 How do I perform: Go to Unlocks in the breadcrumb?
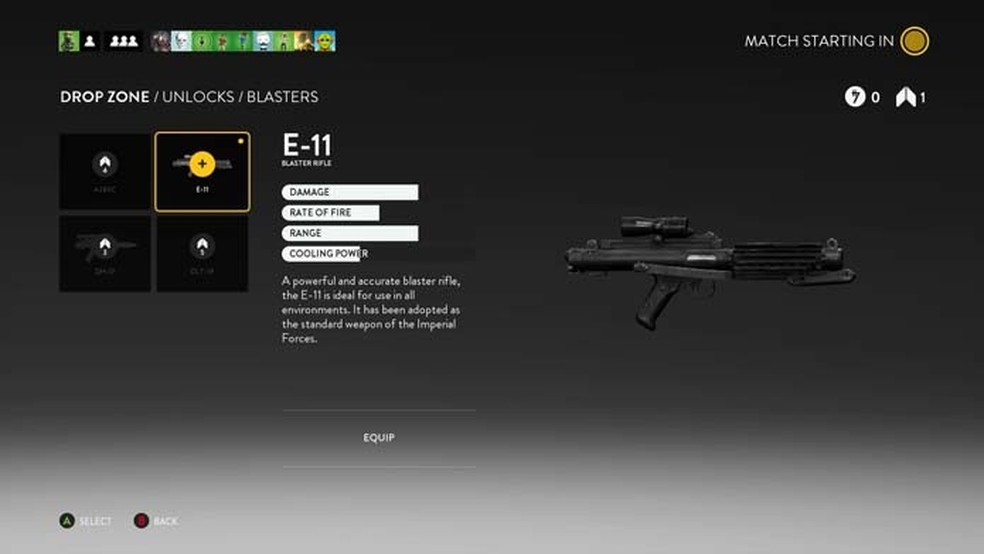pyautogui.click(x=198, y=97)
